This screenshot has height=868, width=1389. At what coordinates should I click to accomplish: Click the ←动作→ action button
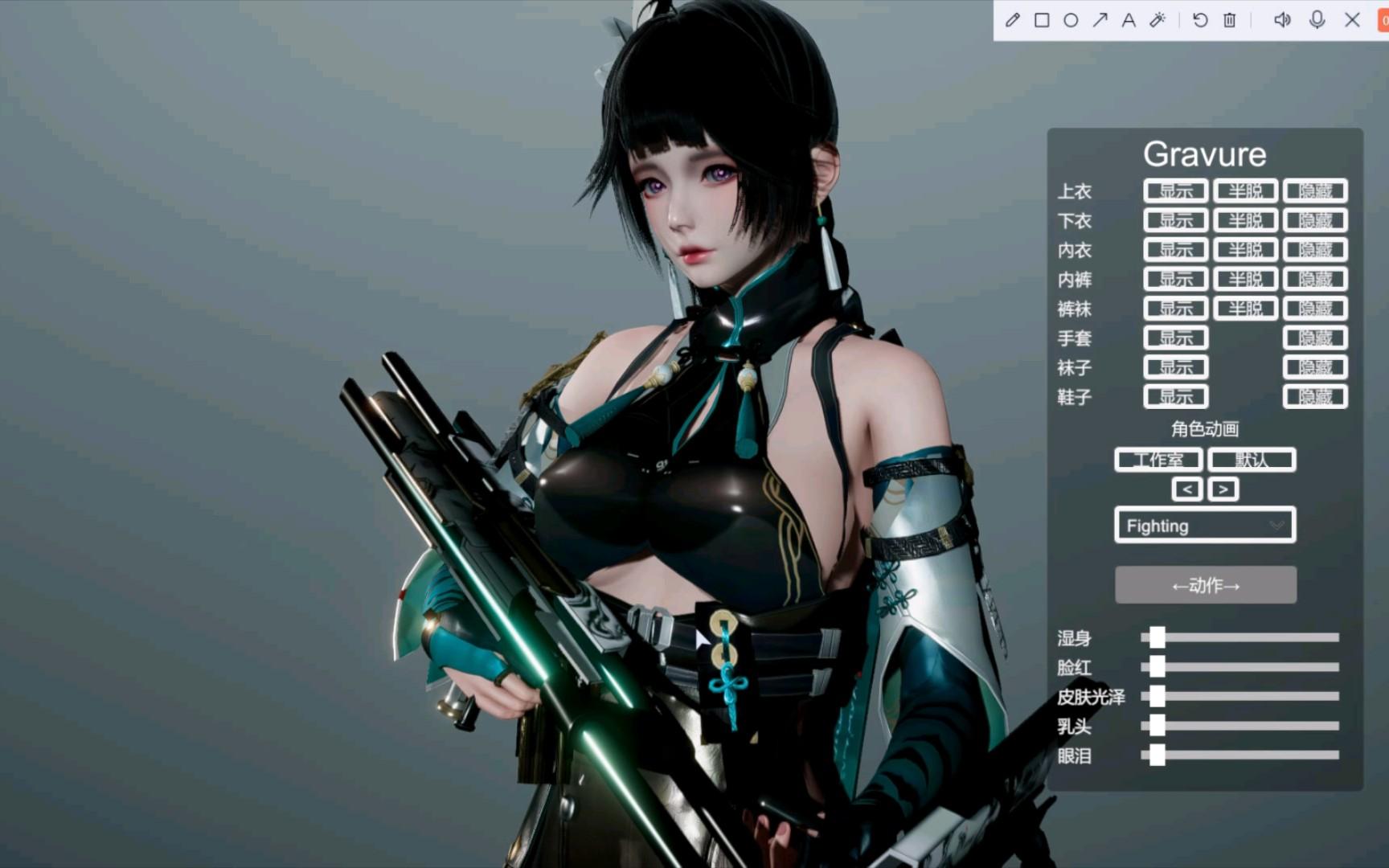[1205, 585]
